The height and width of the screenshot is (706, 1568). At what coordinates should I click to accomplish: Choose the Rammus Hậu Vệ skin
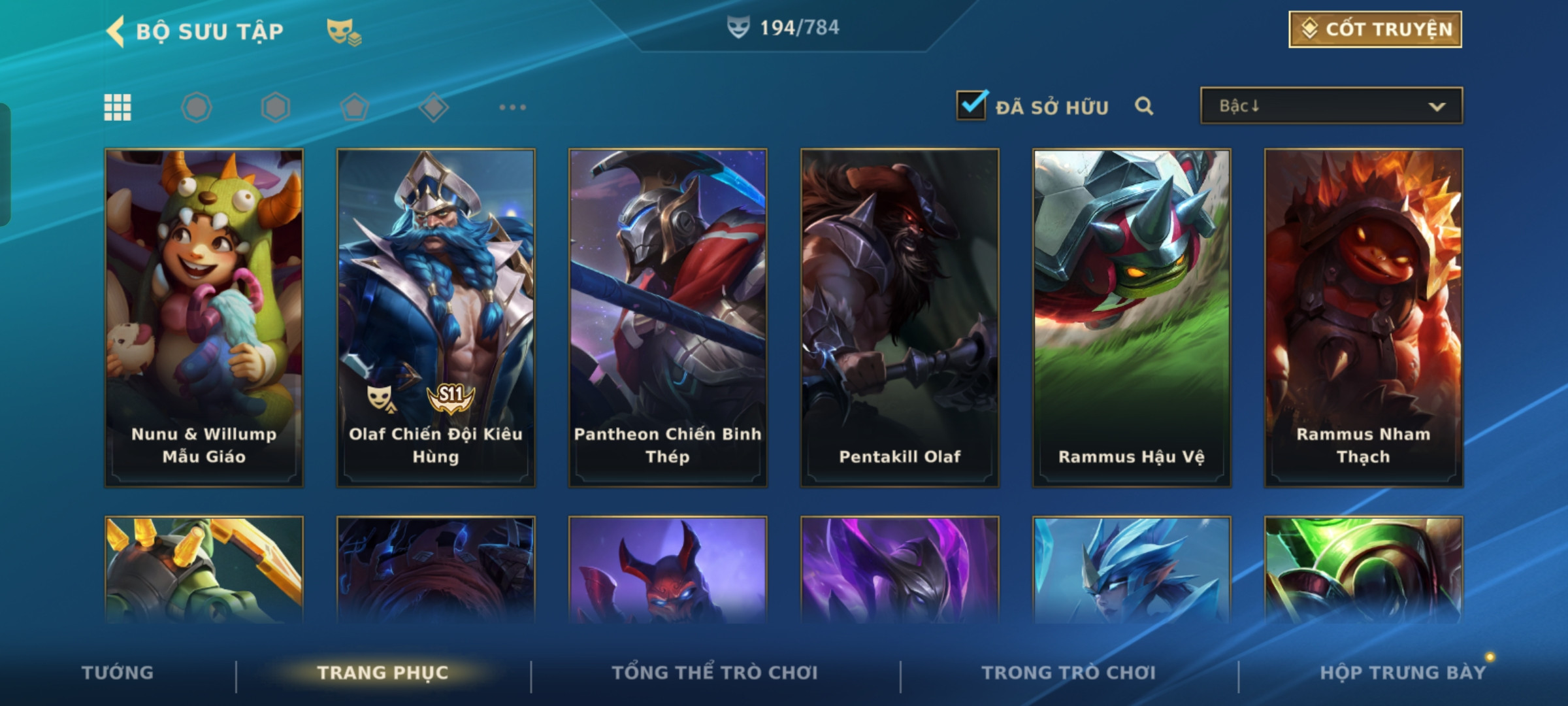(1132, 318)
